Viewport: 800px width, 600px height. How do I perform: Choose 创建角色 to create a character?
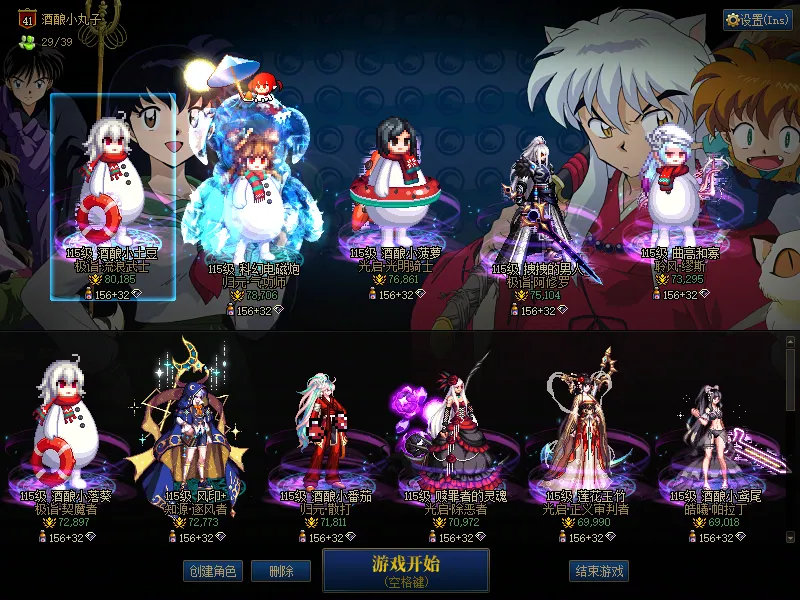[212, 571]
